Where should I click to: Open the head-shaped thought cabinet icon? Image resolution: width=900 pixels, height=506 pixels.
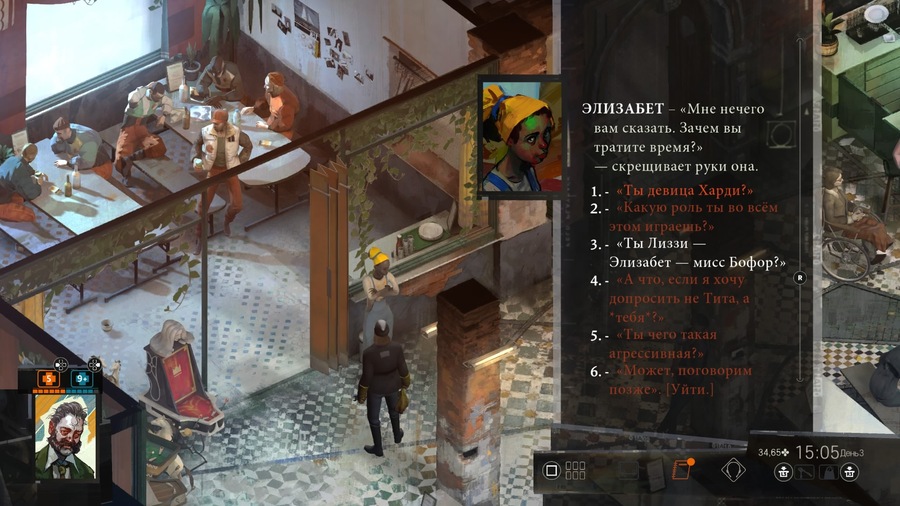(x=735, y=470)
